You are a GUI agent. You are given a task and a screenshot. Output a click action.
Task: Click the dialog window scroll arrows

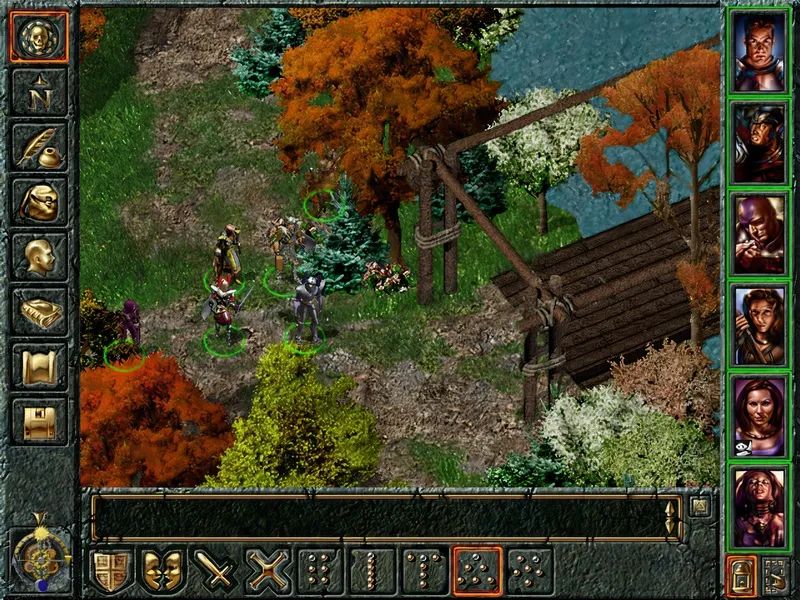point(670,516)
